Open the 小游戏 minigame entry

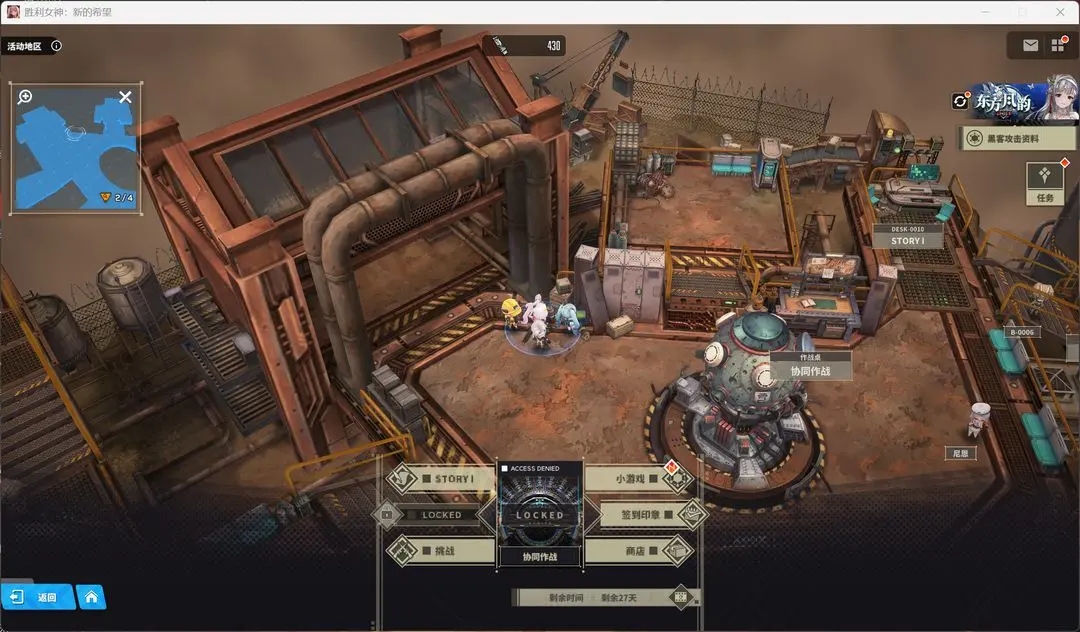[640, 479]
